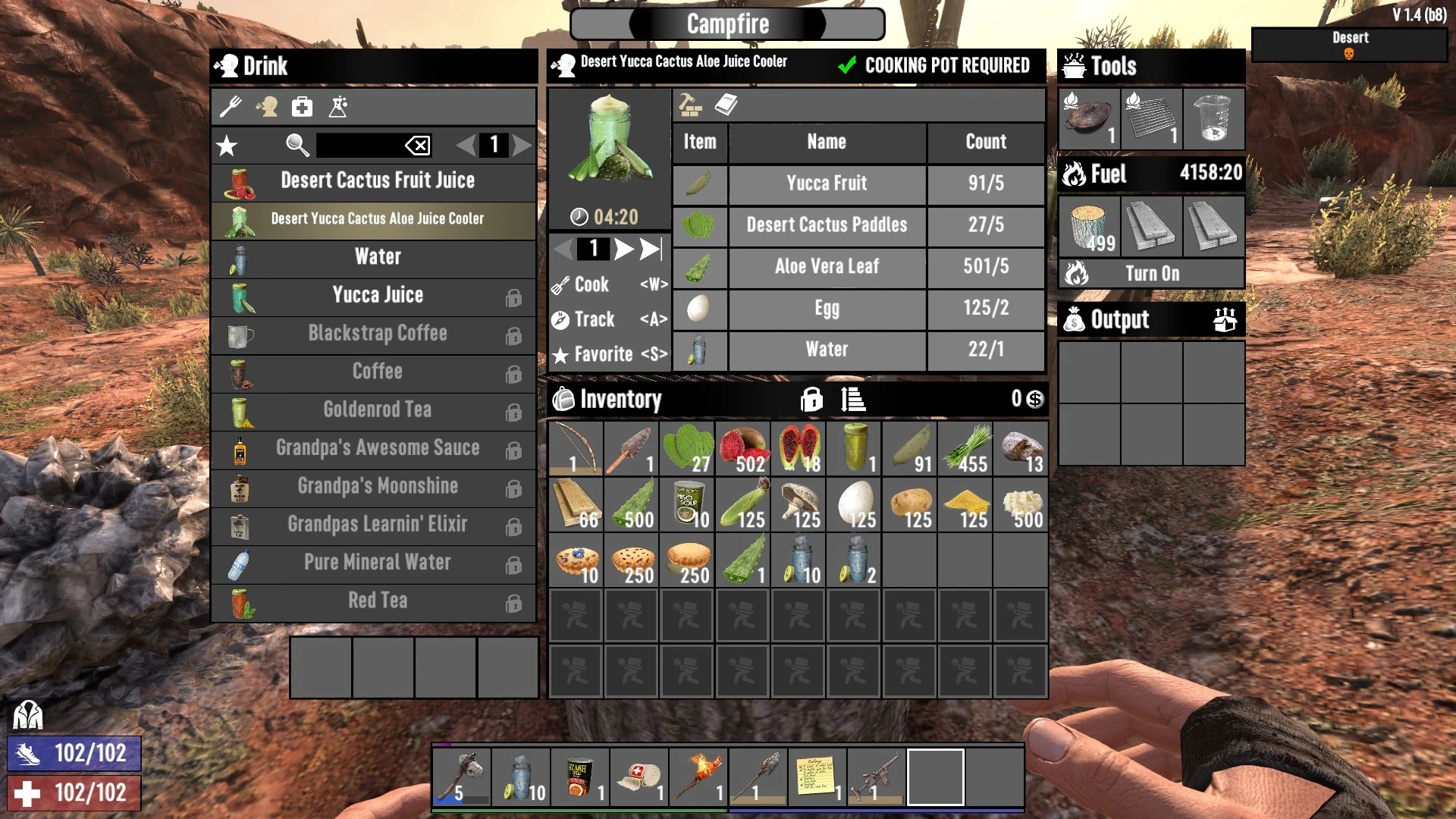Select the 455 goldenrod stack in inventory
This screenshot has height=819, width=1456.
tap(965, 449)
